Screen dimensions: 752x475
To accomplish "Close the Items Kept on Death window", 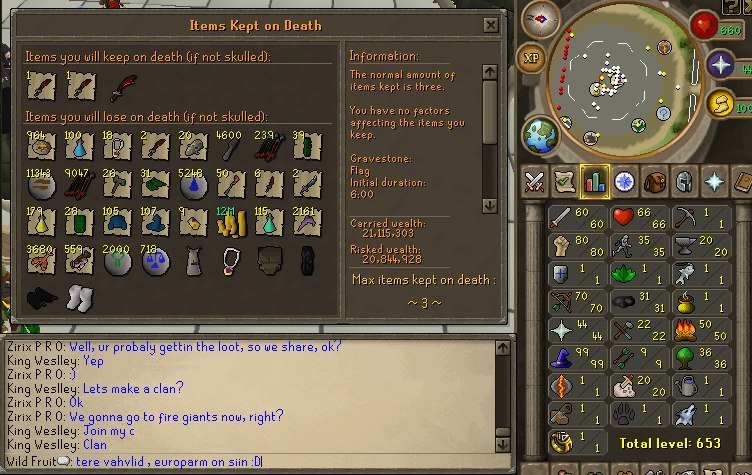I will (x=490, y=24).
